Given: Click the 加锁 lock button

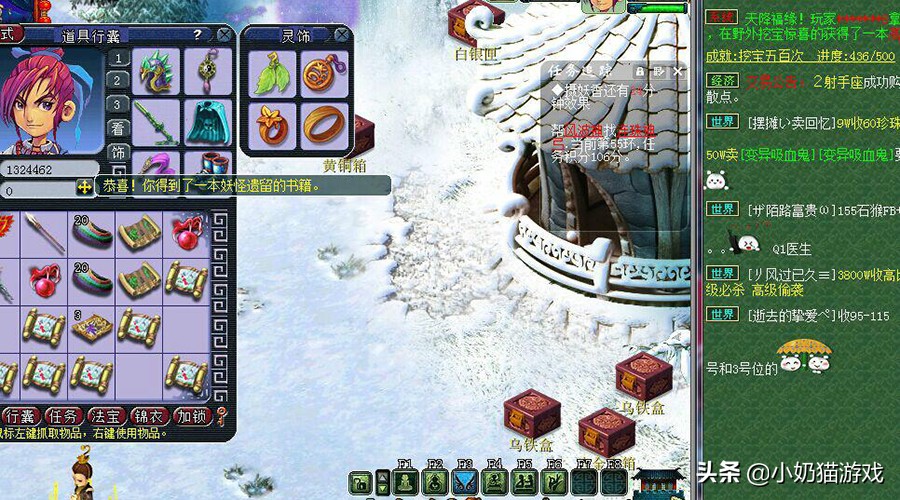Looking at the screenshot, I should coord(192,416).
